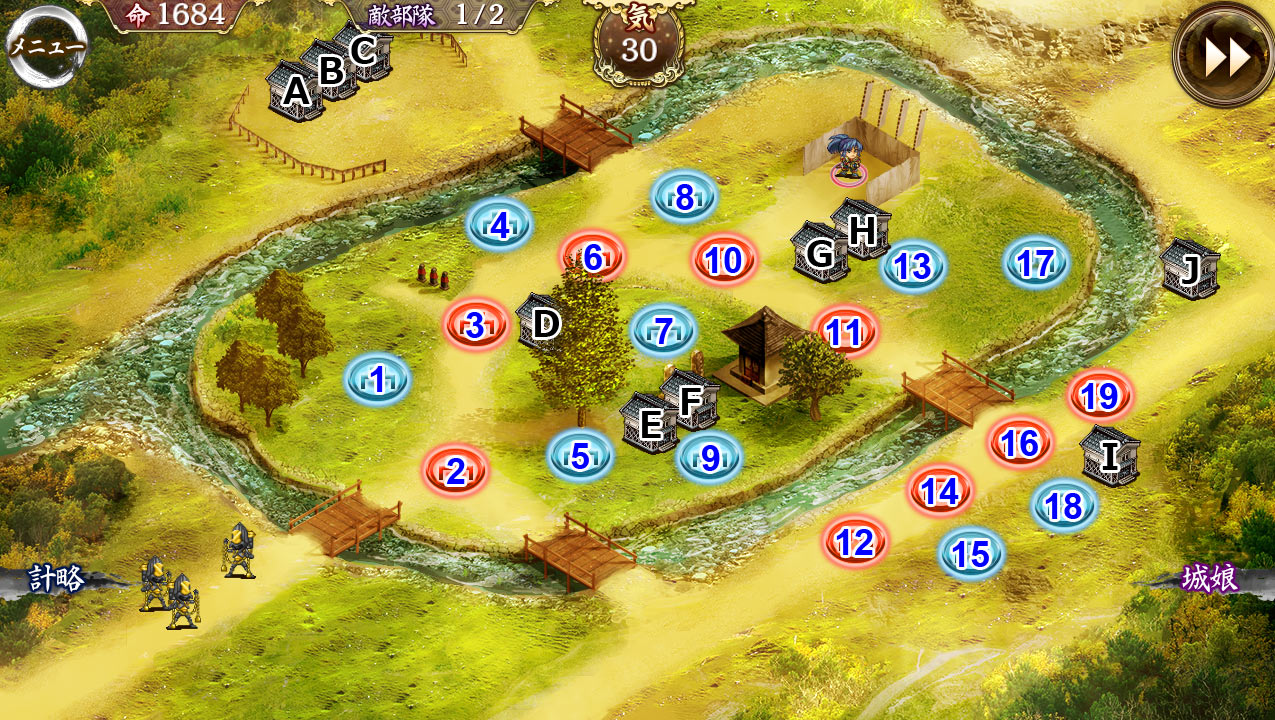1275x720 pixels.
Task: Select blue deployment slot 17
Action: [1036, 263]
